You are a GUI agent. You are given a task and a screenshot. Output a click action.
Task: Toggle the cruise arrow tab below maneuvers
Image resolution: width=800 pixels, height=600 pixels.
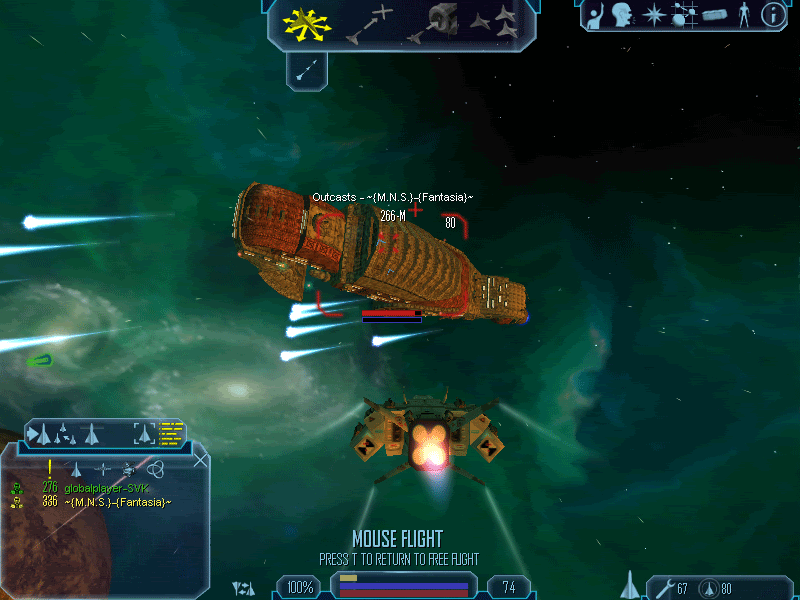pyautogui.click(x=308, y=68)
